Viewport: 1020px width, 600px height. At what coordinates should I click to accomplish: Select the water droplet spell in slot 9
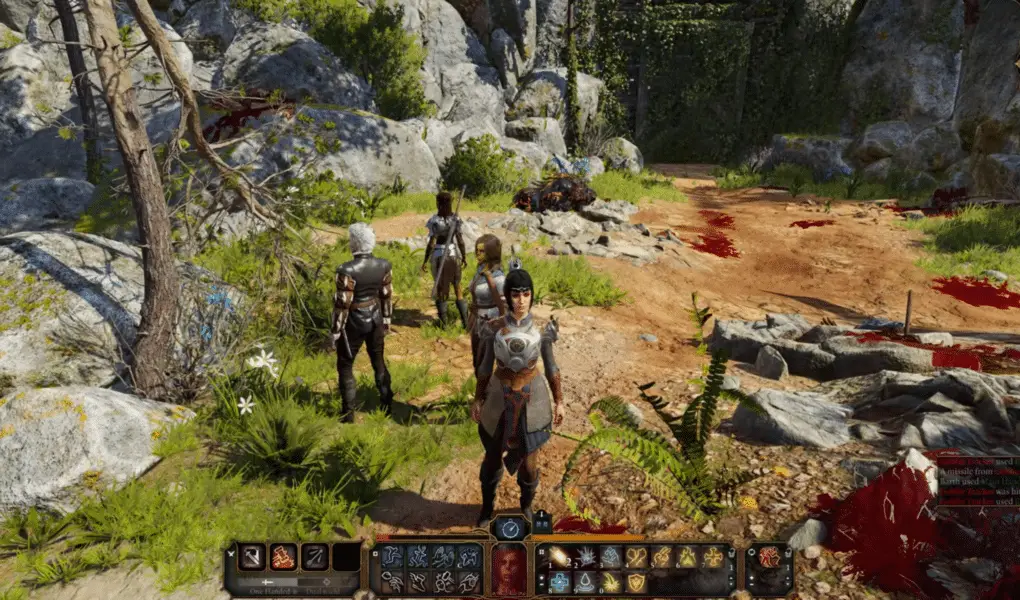[586, 582]
